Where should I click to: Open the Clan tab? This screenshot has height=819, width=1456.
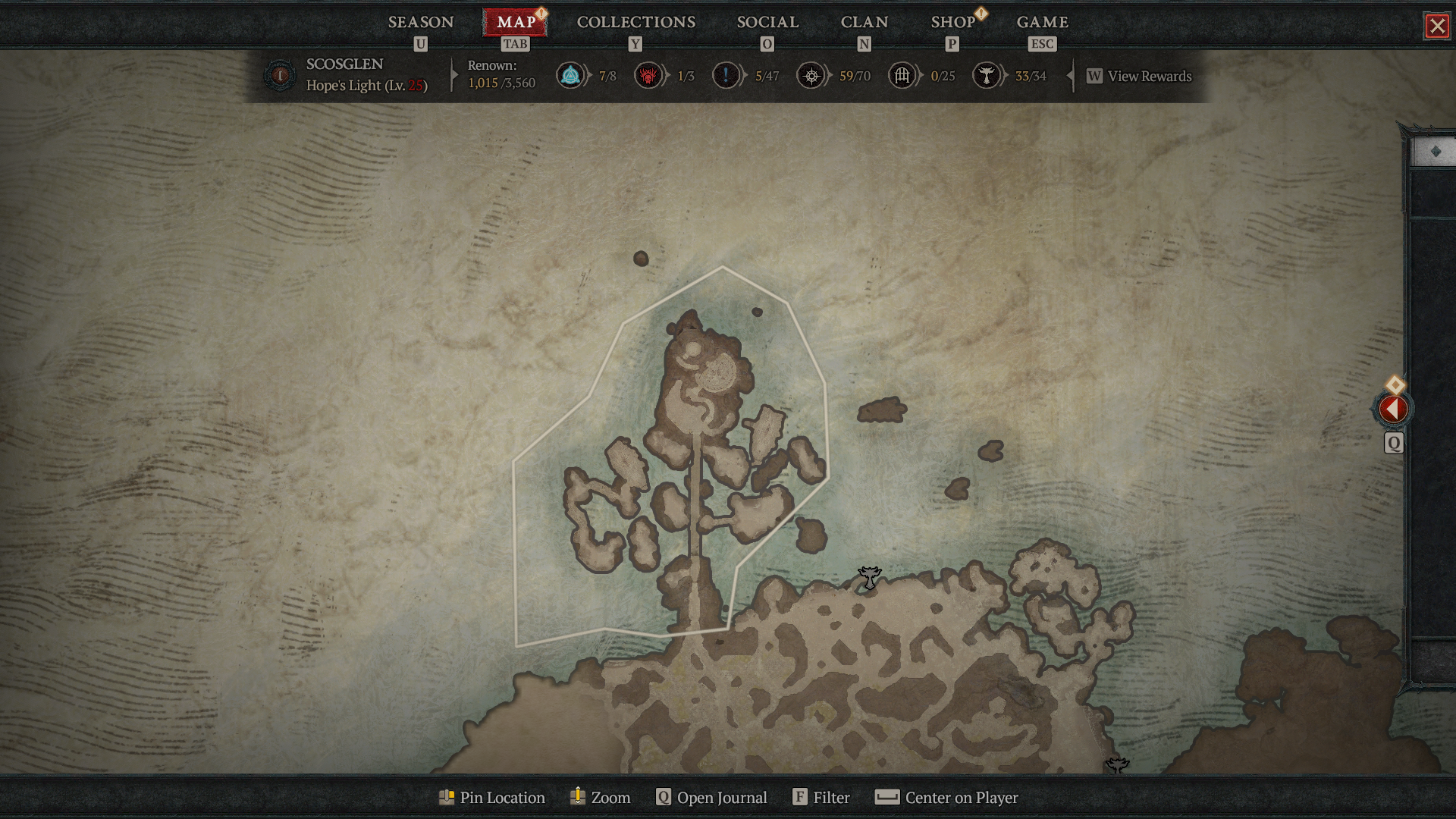coord(864,23)
